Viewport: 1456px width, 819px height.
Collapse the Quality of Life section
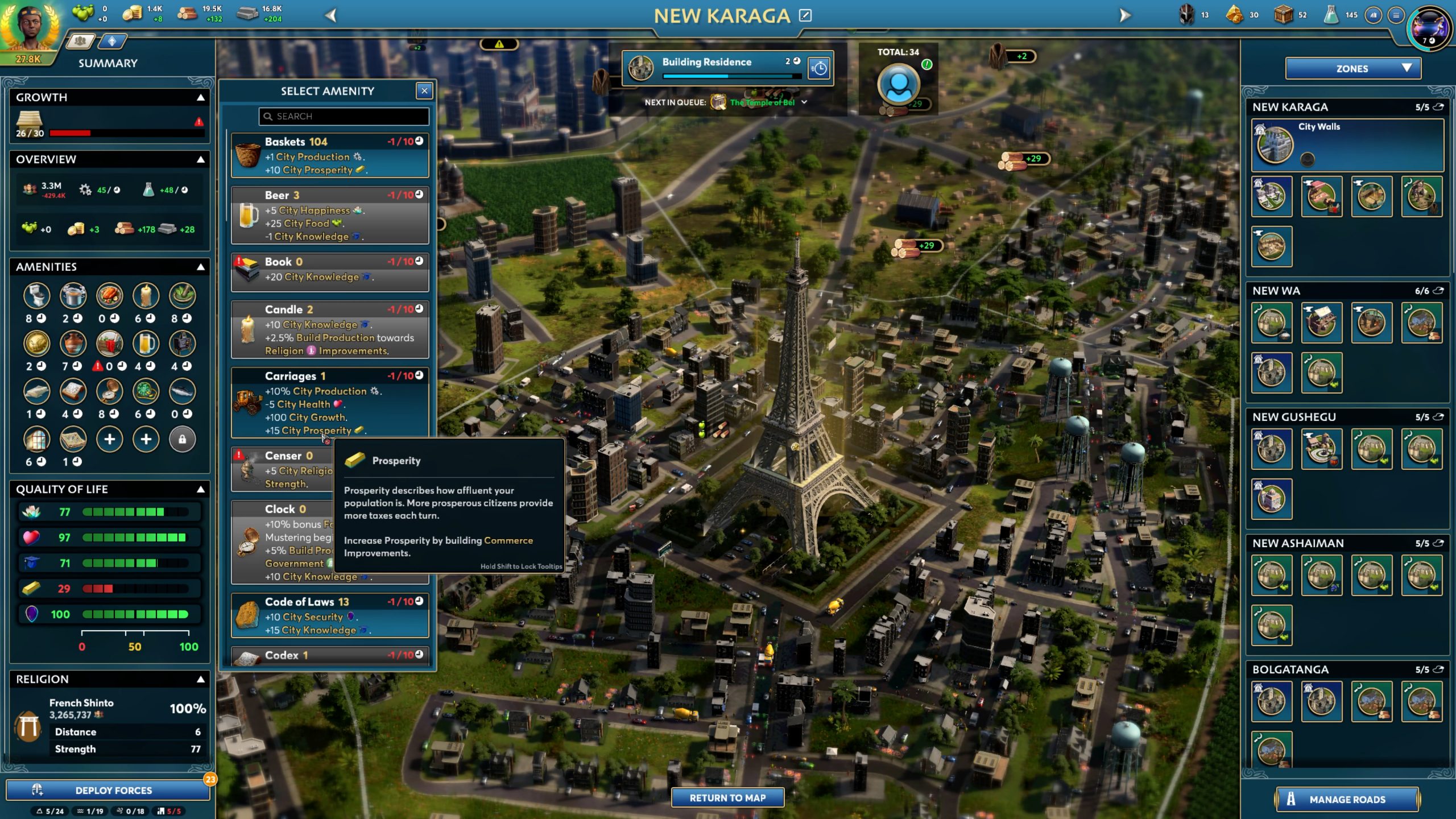pos(201,489)
